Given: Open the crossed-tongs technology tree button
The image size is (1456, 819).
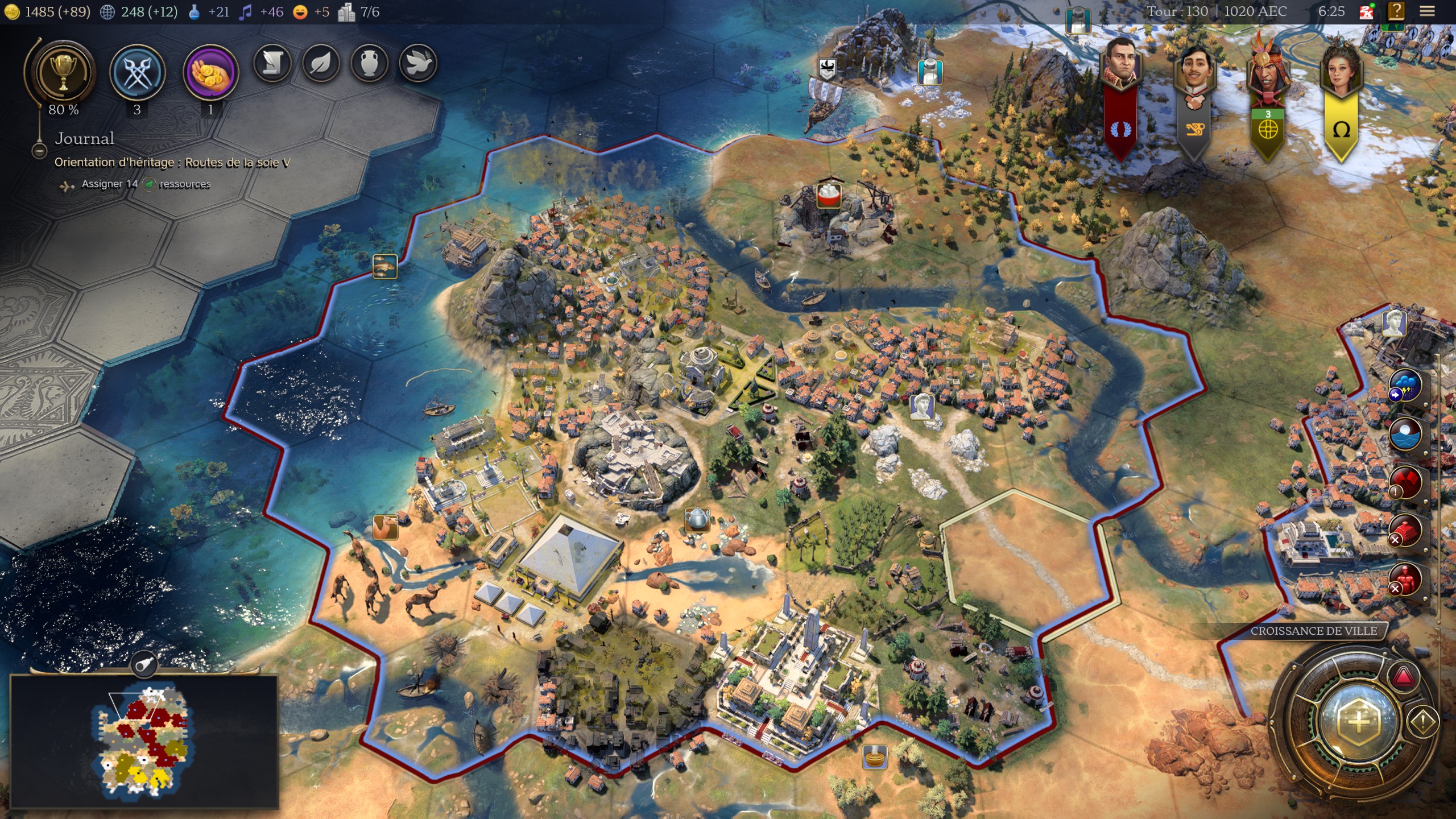Looking at the screenshot, I should coord(137,73).
